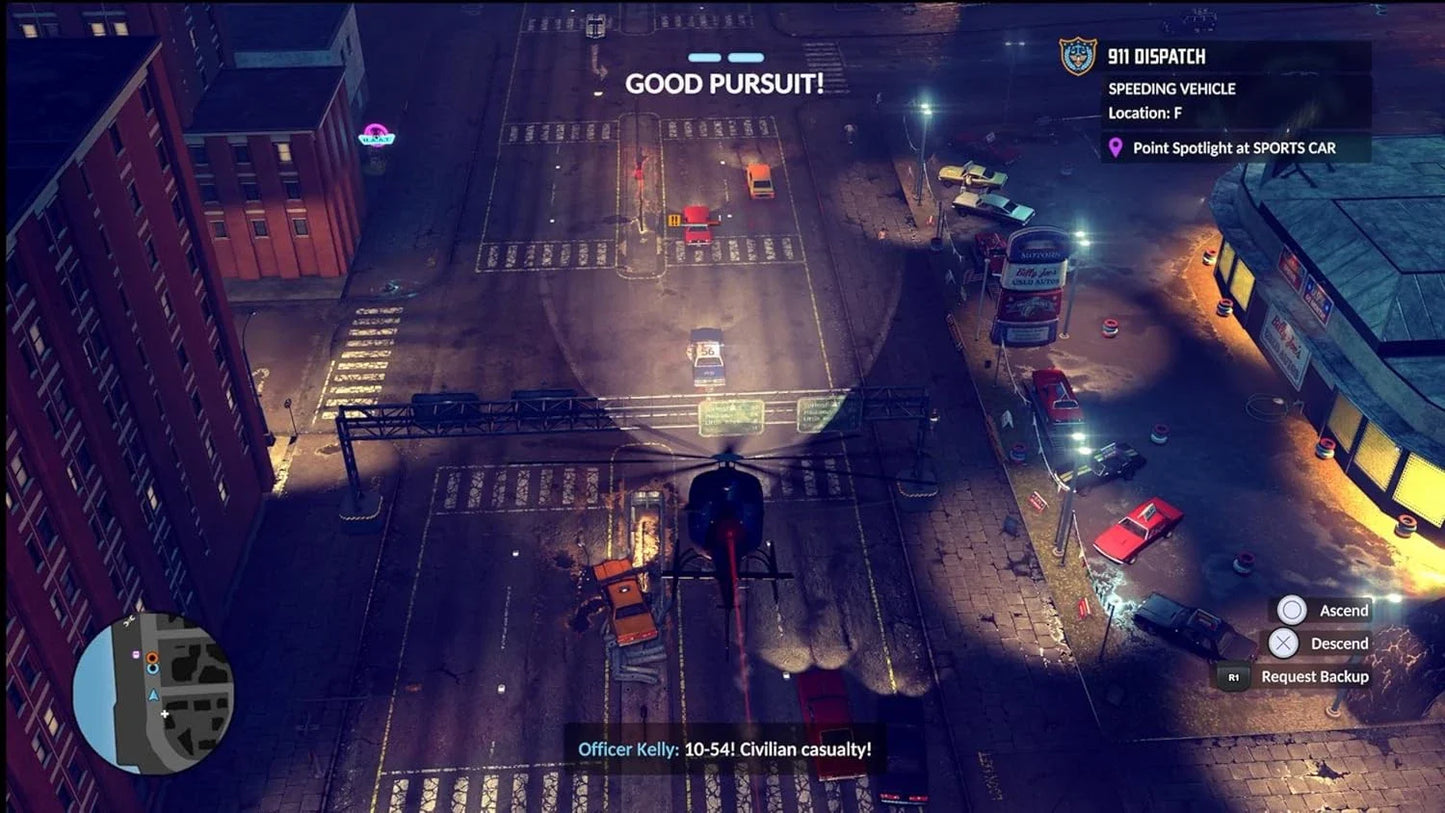The image size is (1445, 813).
Task: Select the purple map pin objective icon
Action: 1118,147
